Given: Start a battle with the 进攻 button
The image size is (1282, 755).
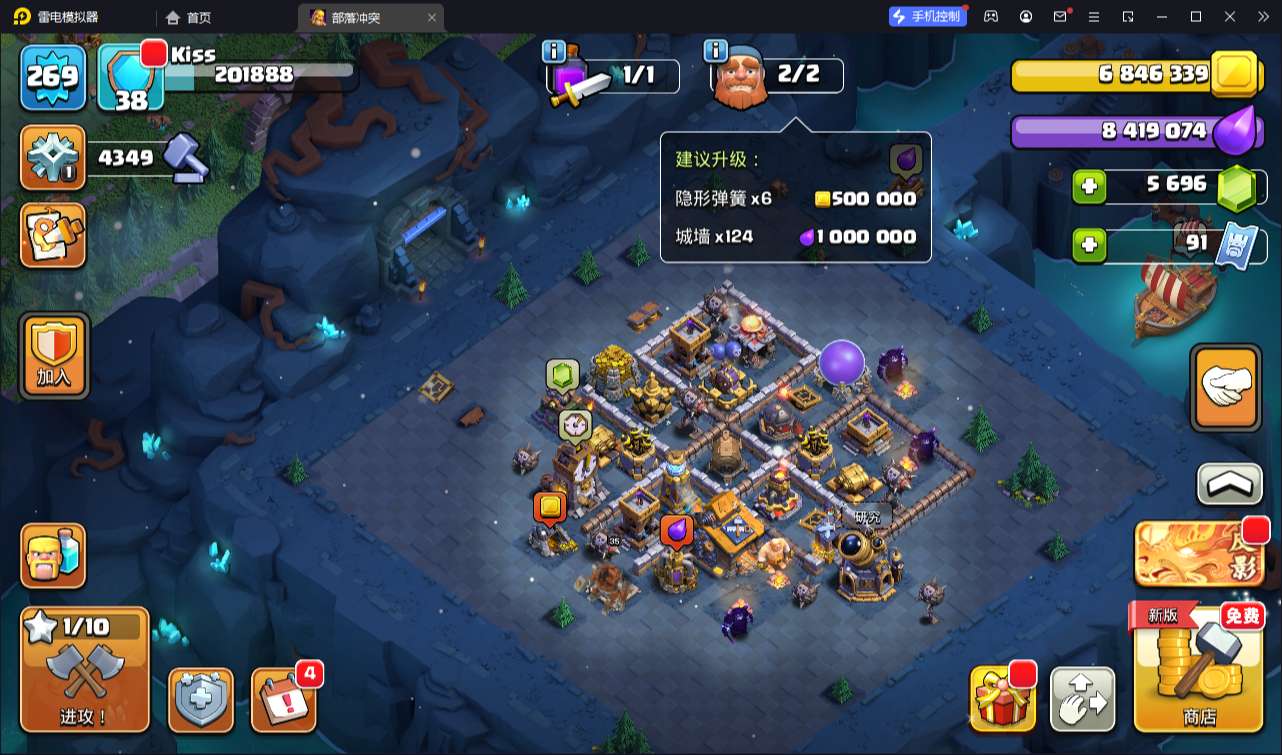Looking at the screenshot, I should 84,668.
